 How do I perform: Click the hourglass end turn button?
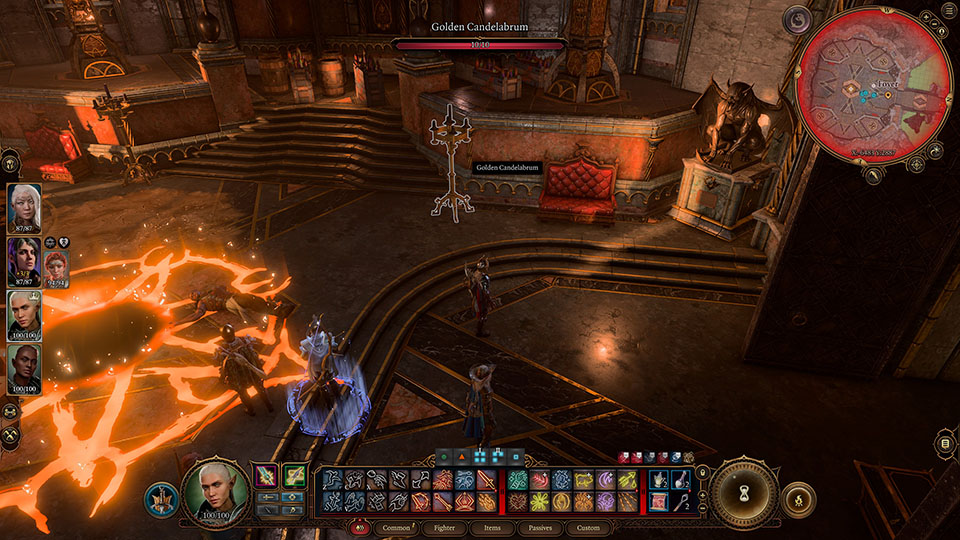coord(745,493)
